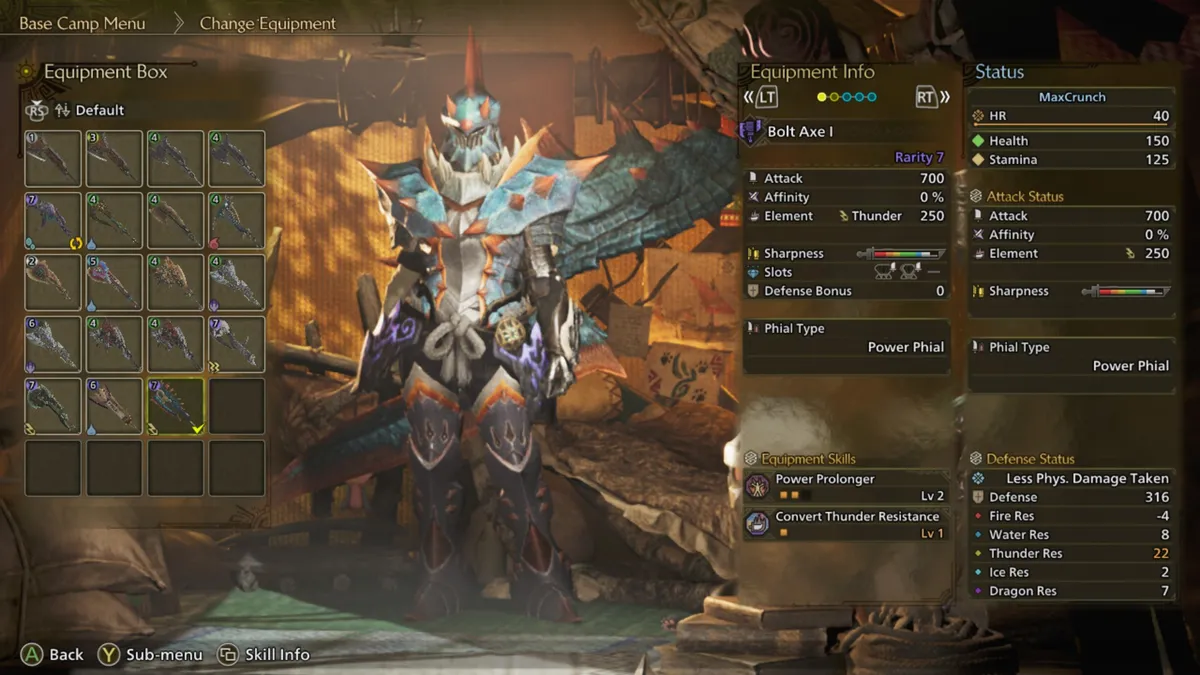Select the fire element rarity 4 weapon

pyautogui.click(x=237, y=221)
